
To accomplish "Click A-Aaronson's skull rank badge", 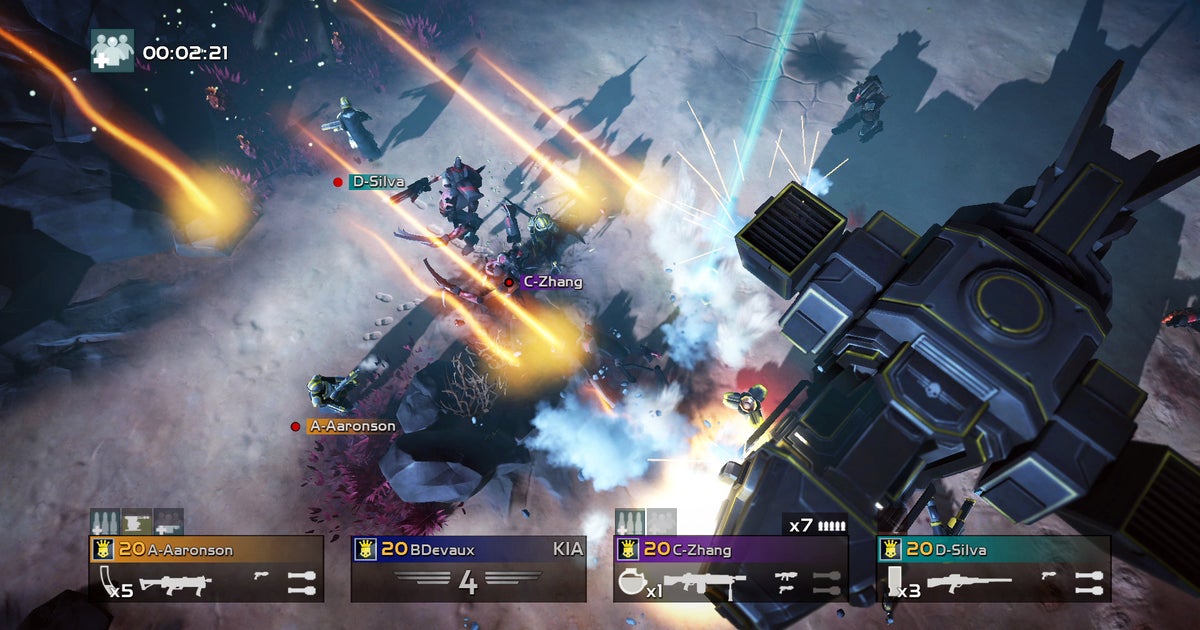I will (103, 549).
